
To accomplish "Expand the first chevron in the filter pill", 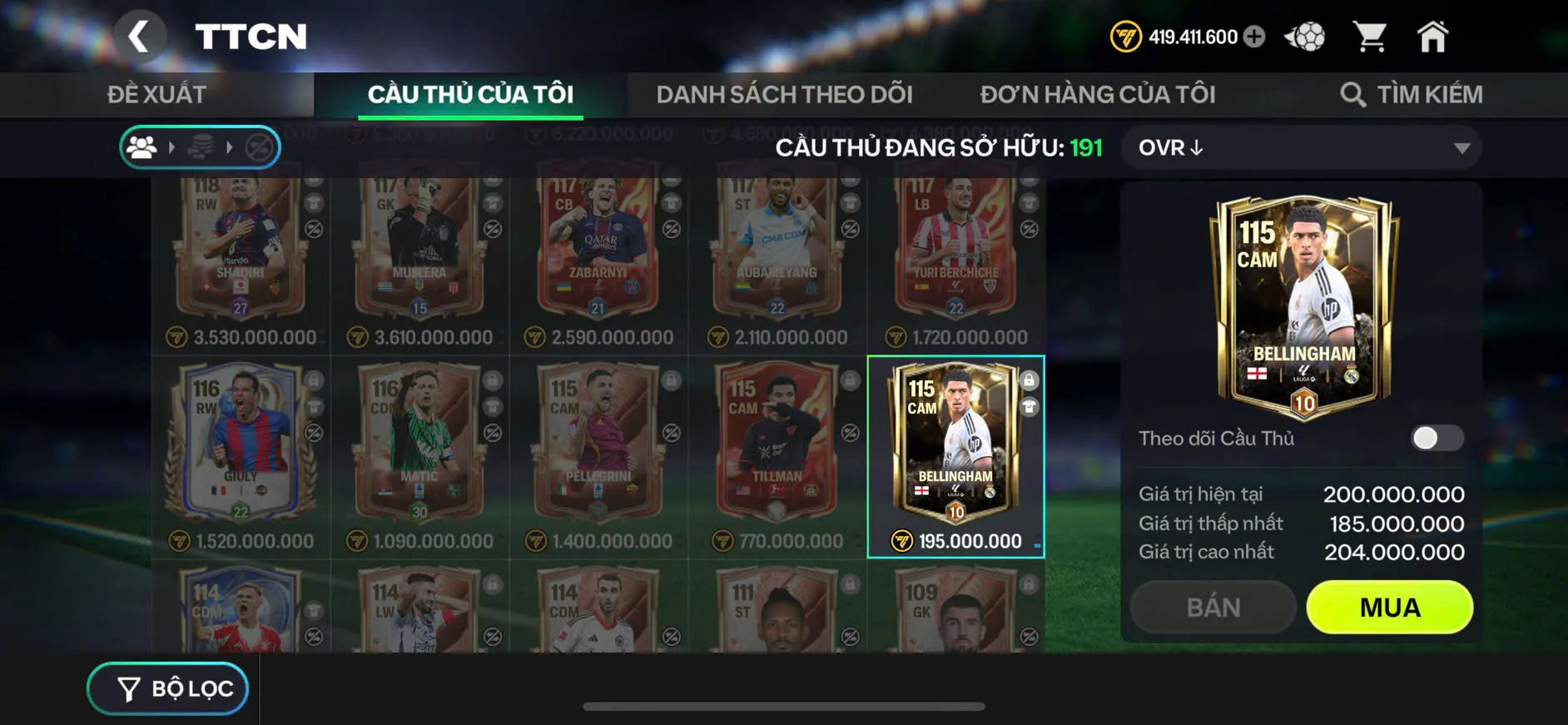I will [x=172, y=147].
